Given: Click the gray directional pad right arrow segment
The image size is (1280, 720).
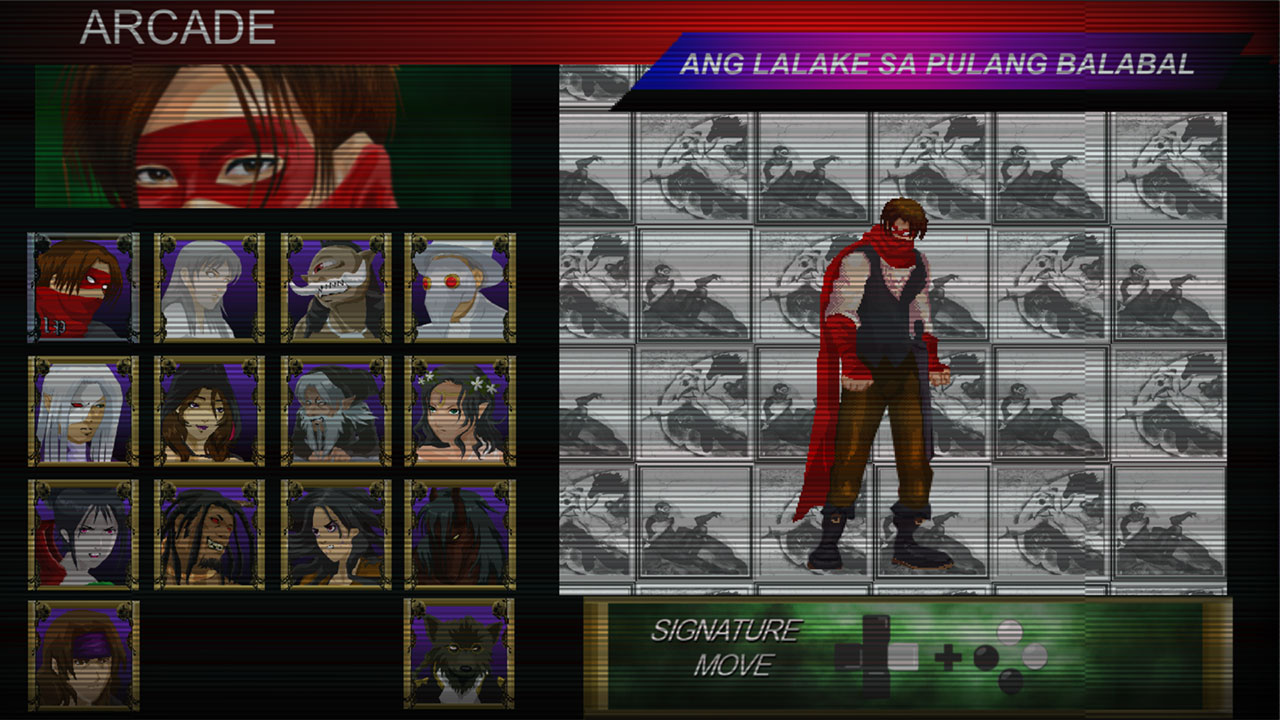Looking at the screenshot, I should tap(903, 657).
